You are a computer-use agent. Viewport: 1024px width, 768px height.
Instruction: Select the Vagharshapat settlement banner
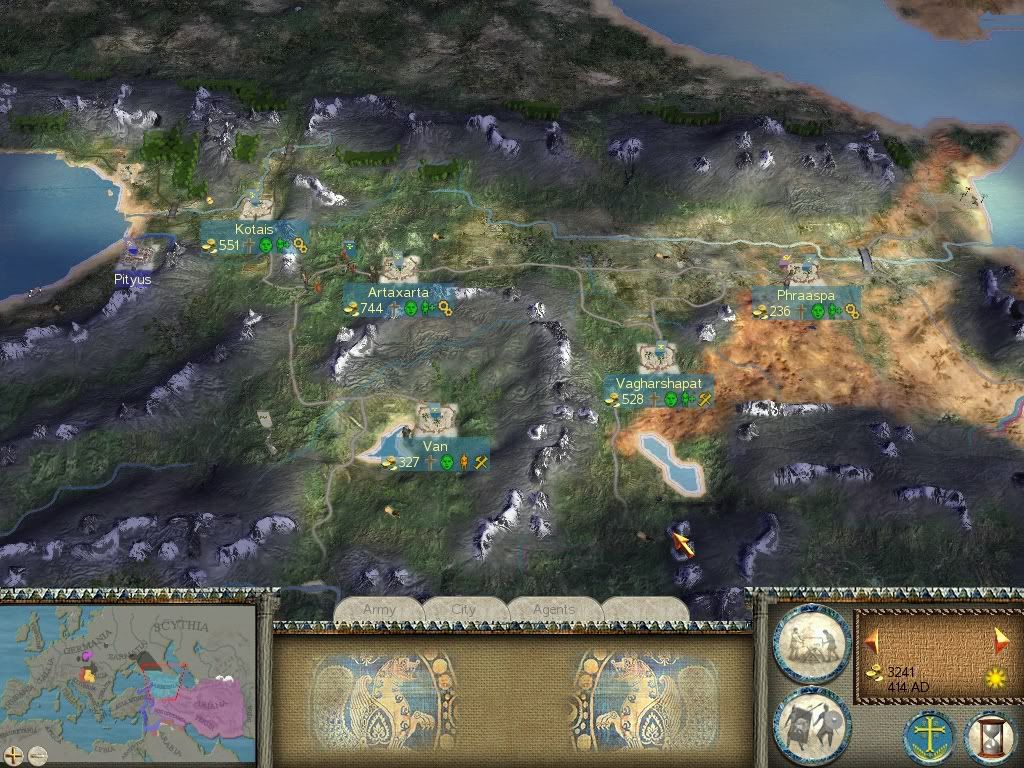point(659,391)
